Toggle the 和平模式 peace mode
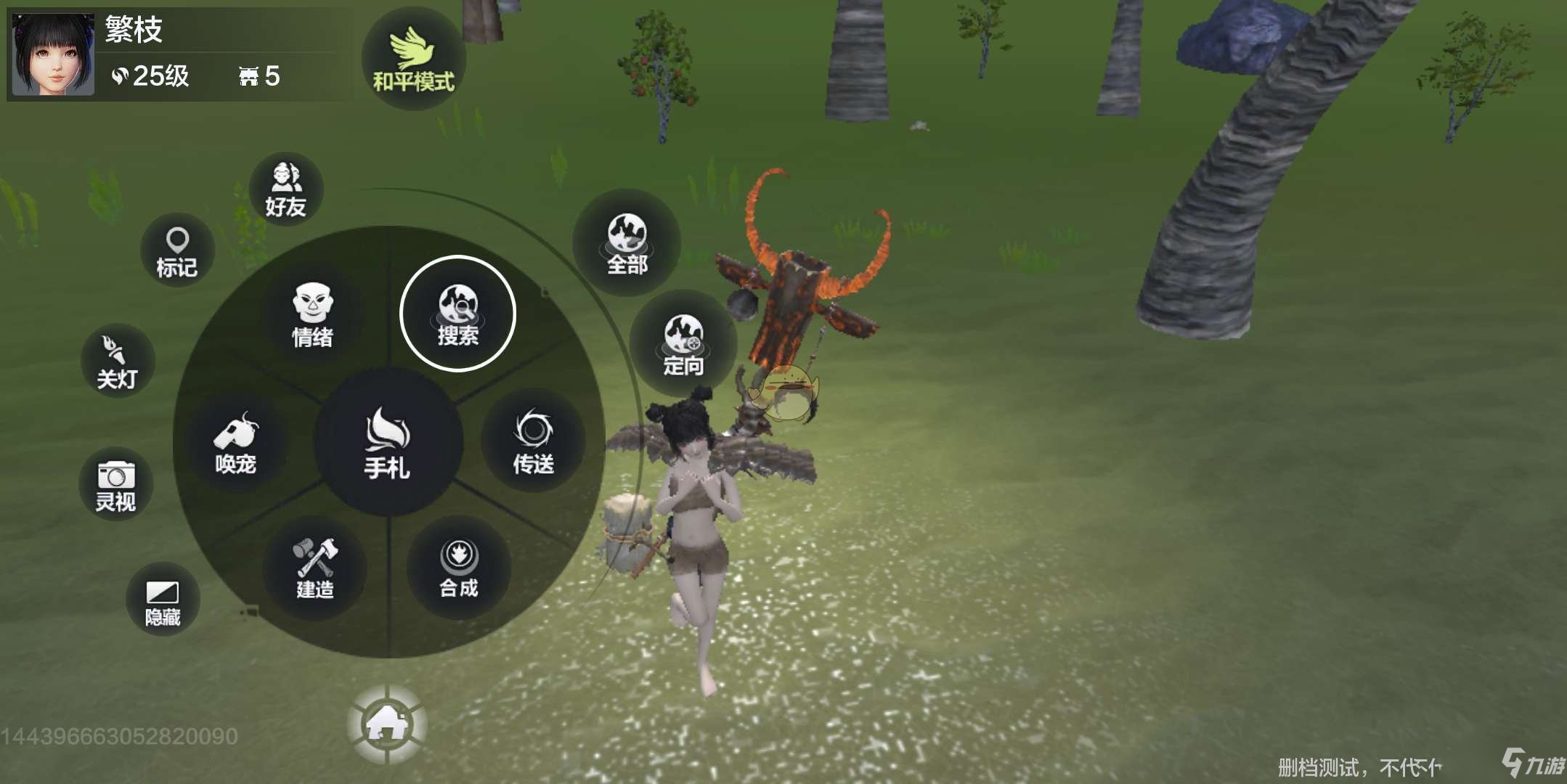1567x784 pixels. click(x=413, y=60)
